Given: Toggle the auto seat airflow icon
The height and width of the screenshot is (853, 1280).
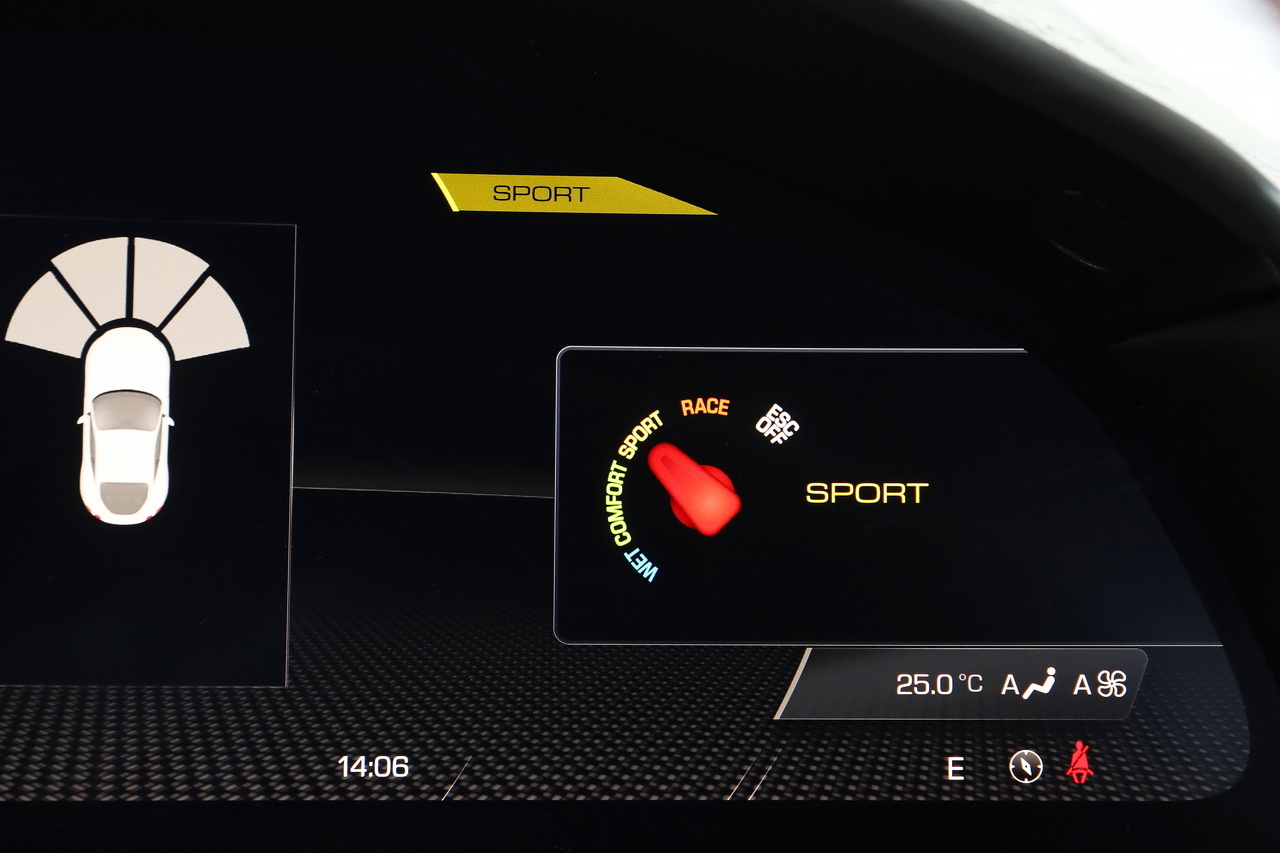Looking at the screenshot, I should pyautogui.click(x=1029, y=684).
